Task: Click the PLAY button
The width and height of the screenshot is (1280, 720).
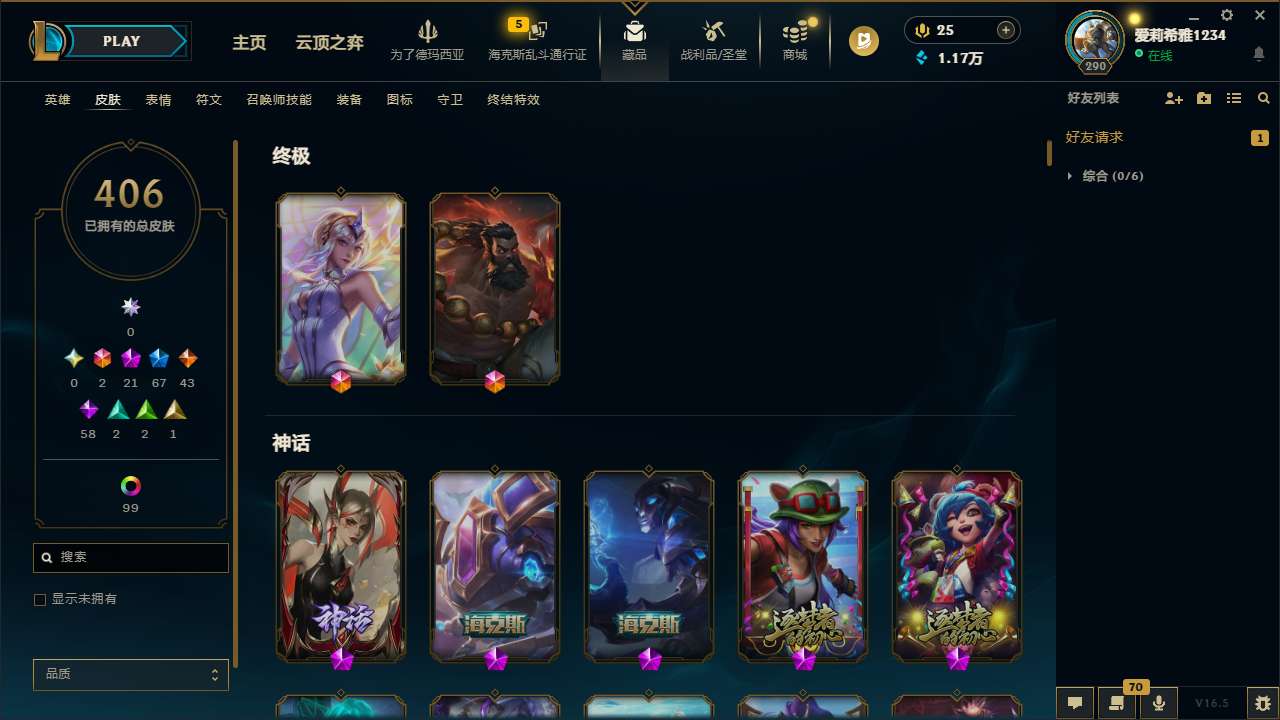Action: (x=121, y=41)
